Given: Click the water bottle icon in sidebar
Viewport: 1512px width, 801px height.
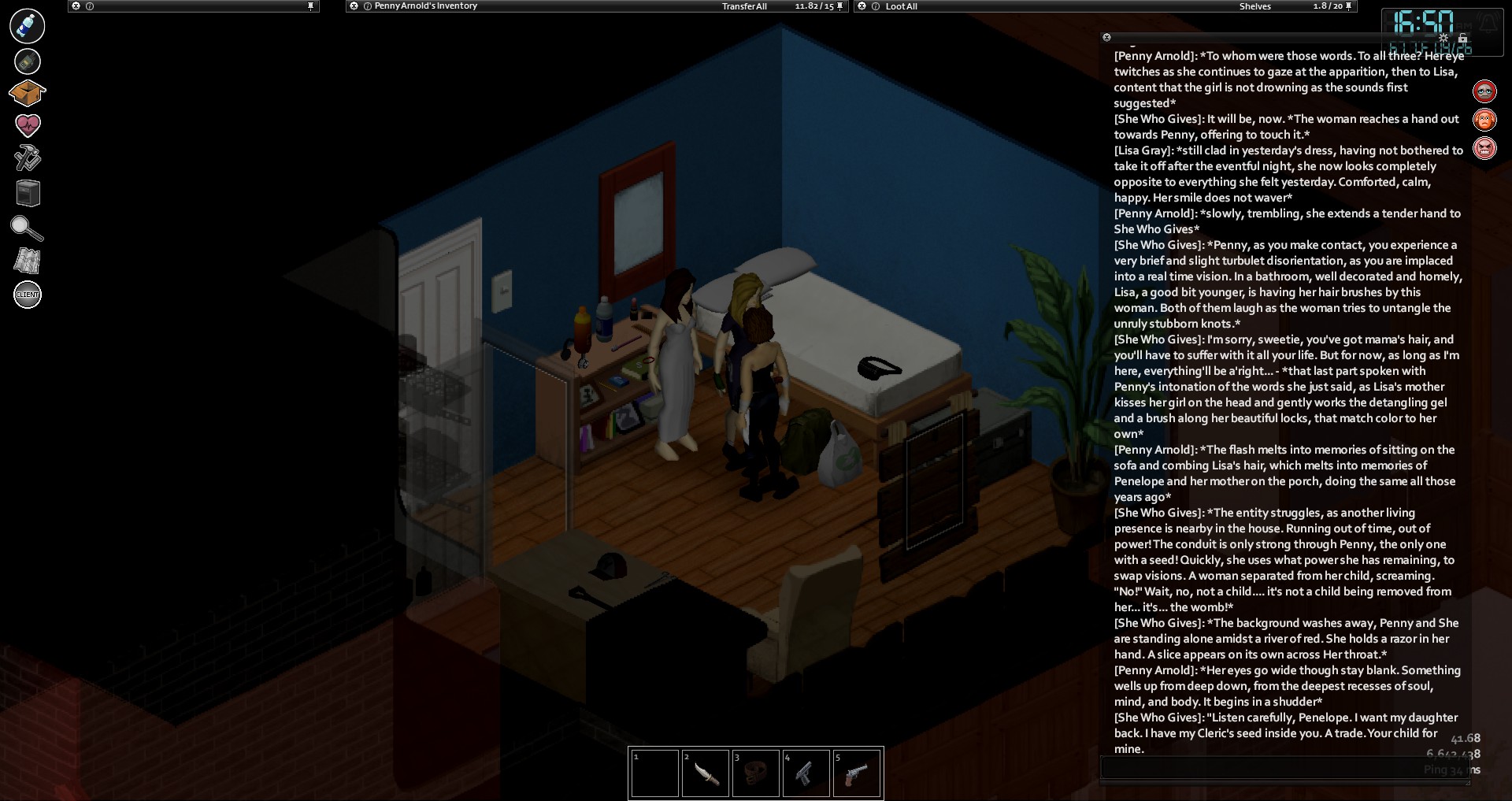Looking at the screenshot, I should [28, 26].
